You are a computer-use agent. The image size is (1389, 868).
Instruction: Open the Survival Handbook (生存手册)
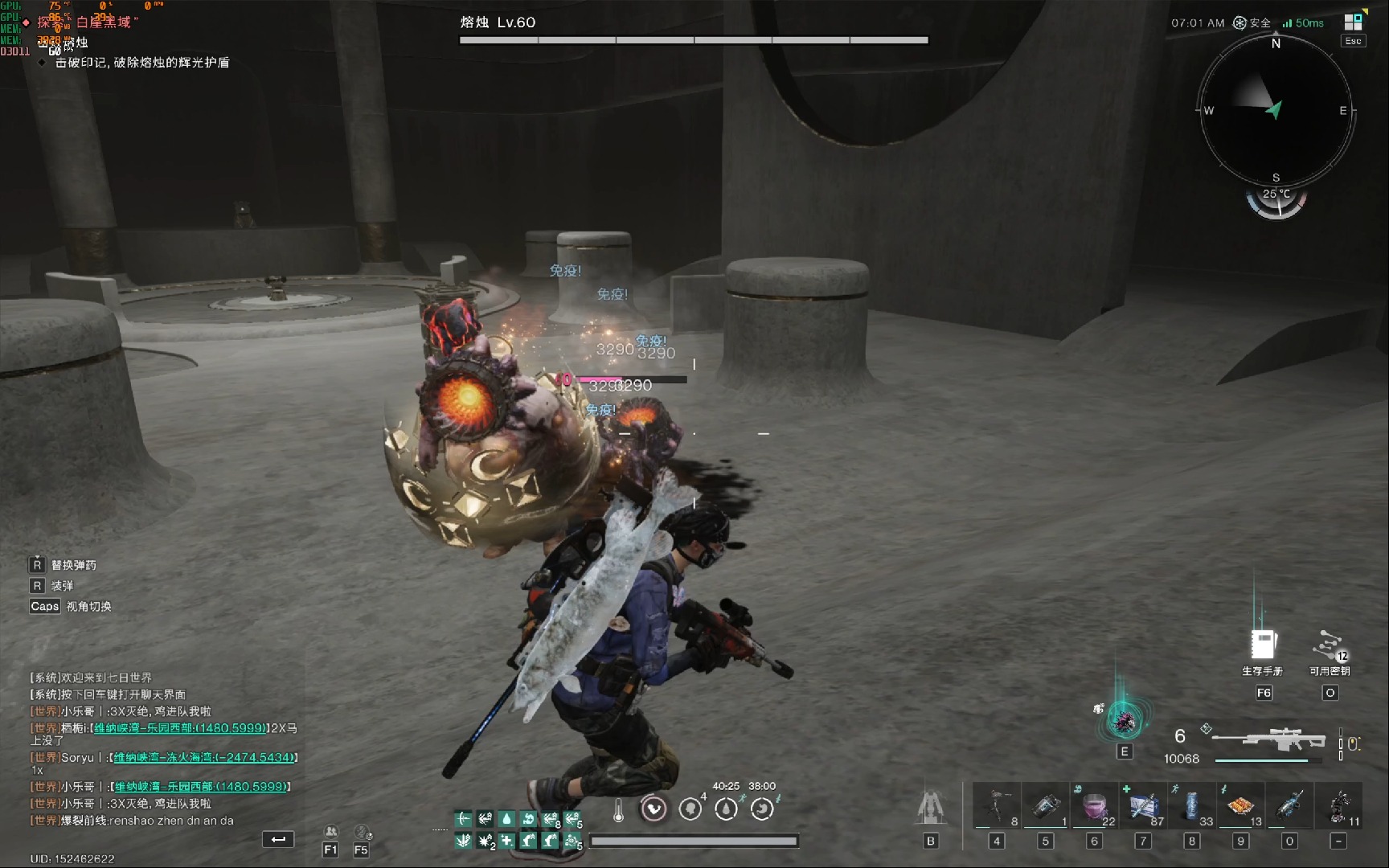pos(1264,645)
